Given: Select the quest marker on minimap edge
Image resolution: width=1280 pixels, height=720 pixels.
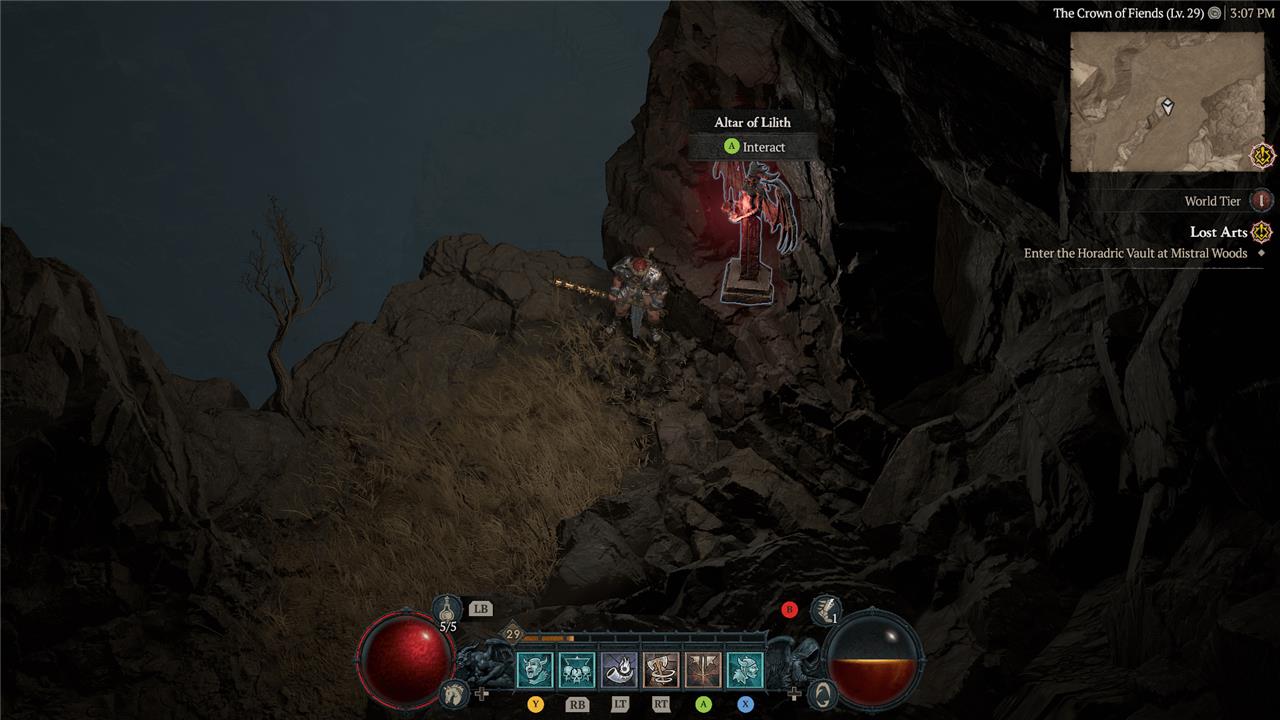Looking at the screenshot, I should (x=1262, y=156).
